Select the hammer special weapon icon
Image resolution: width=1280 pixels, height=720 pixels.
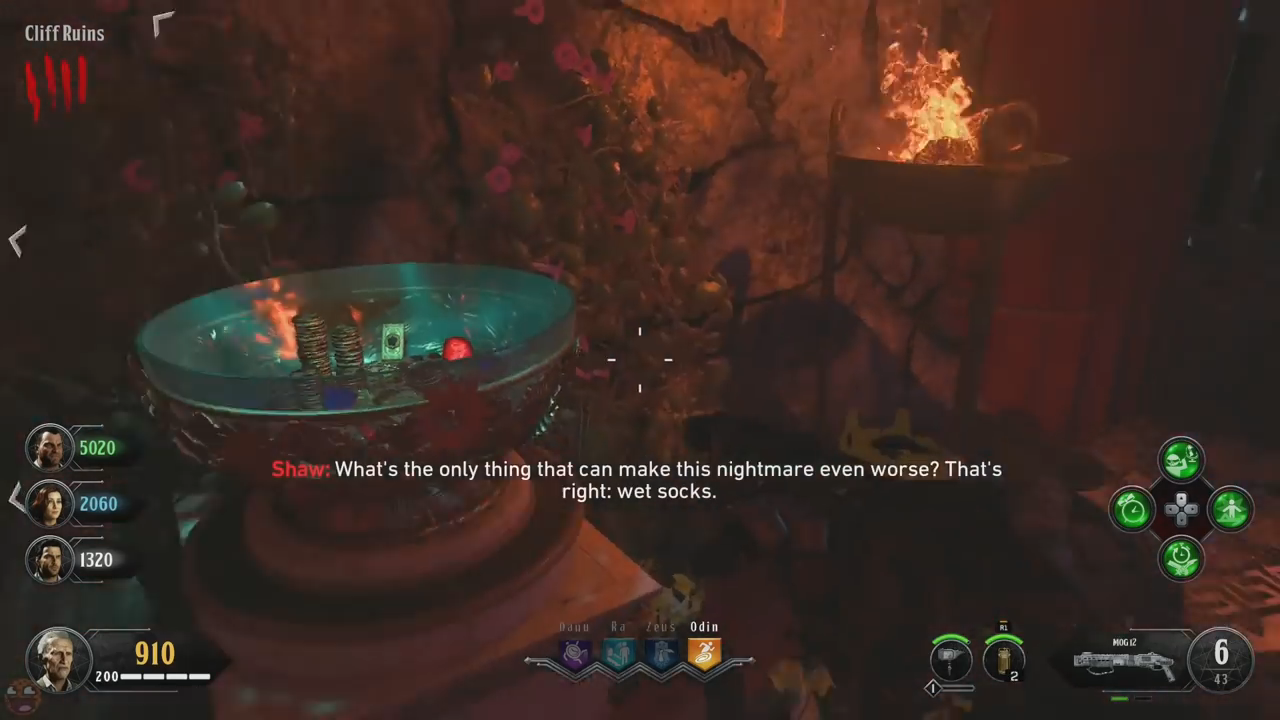point(949,661)
